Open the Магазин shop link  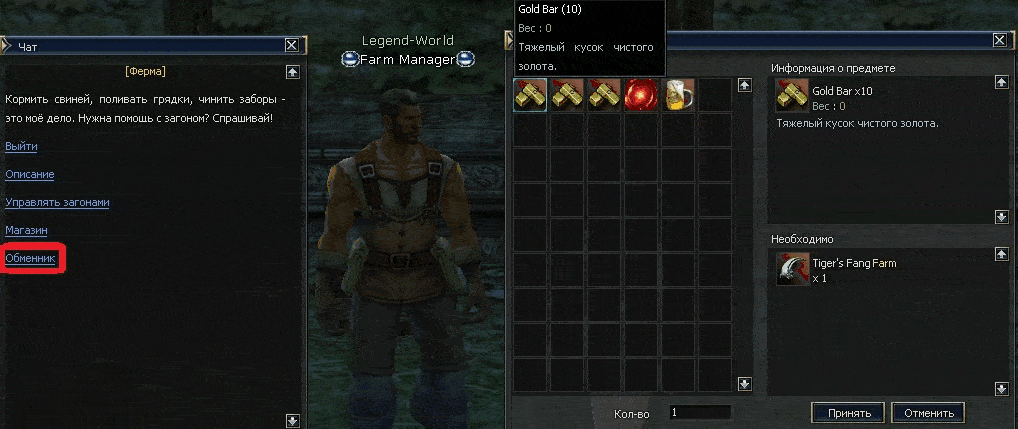tap(27, 230)
